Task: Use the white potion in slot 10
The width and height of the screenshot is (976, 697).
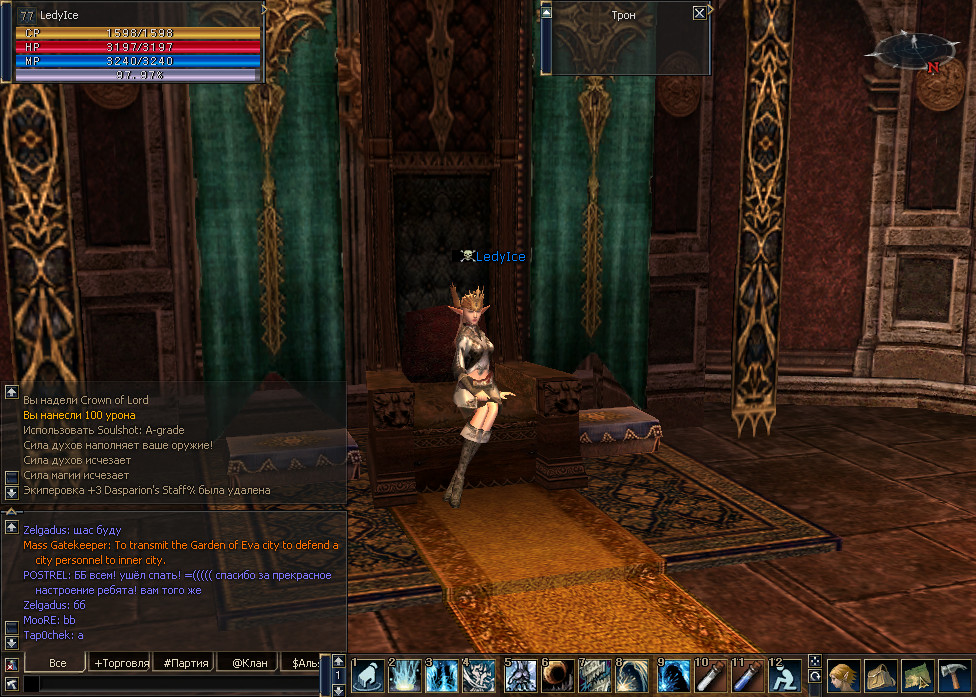Action: (709, 676)
